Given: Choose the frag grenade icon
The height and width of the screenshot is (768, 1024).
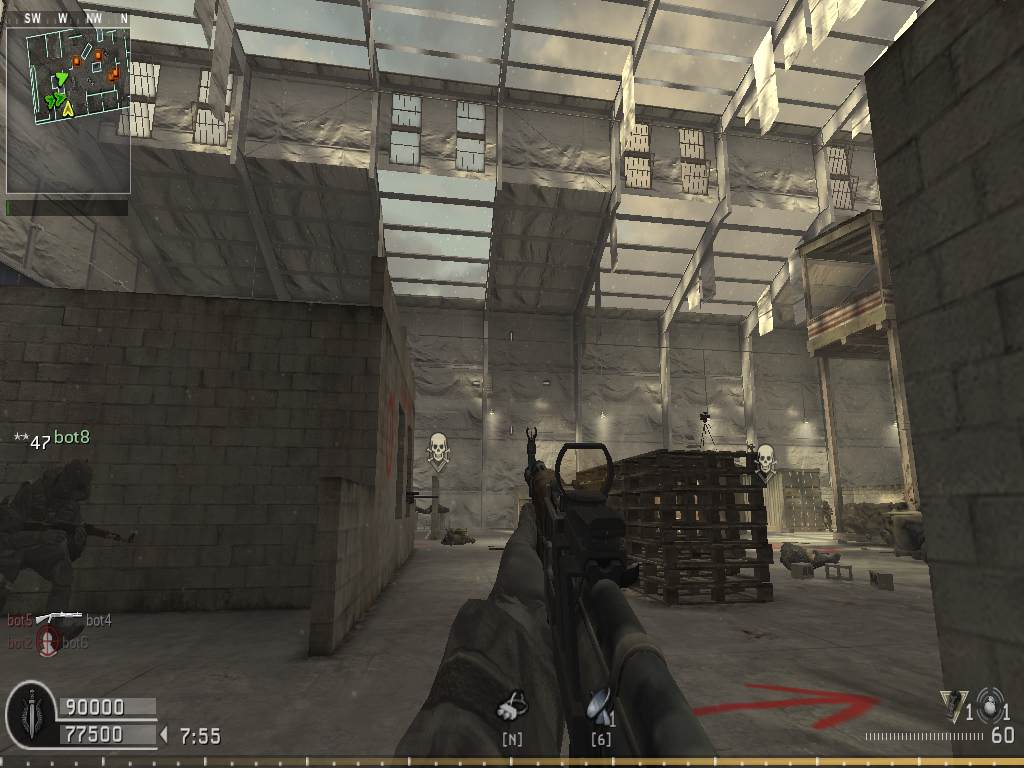Looking at the screenshot, I should tap(991, 703).
